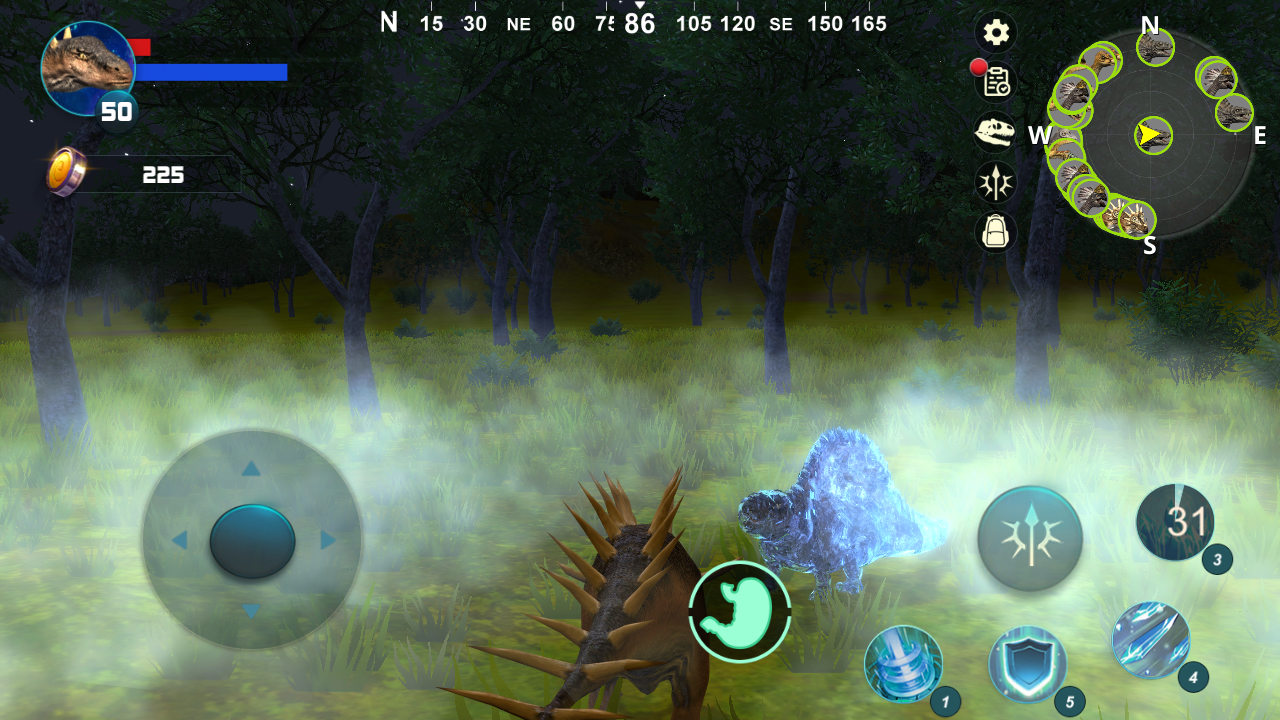1280x720 pixels.
Task: Tap the blue experience bar
Action: (x=212, y=72)
